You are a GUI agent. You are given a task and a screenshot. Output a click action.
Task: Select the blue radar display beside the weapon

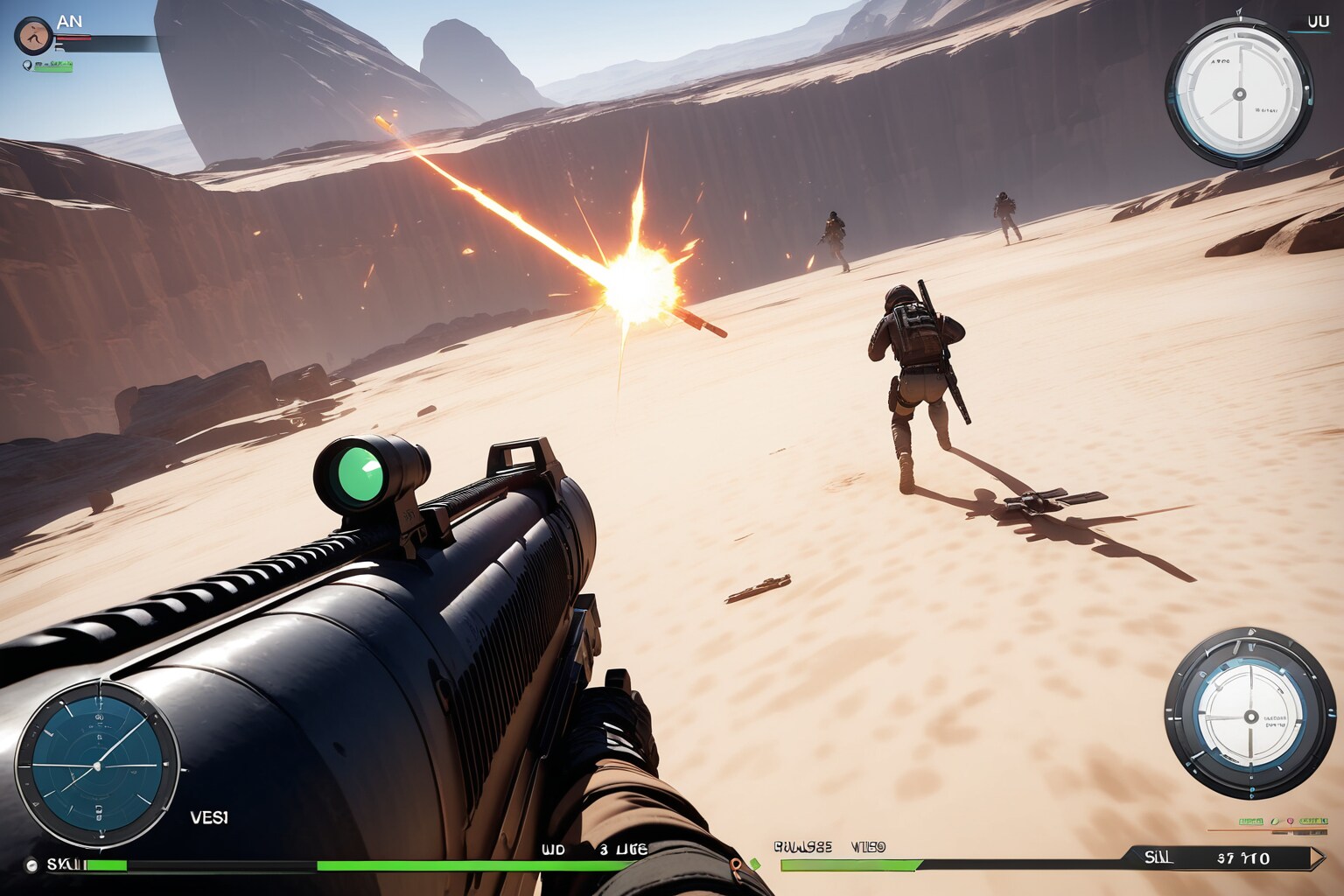click(x=96, y=765)
